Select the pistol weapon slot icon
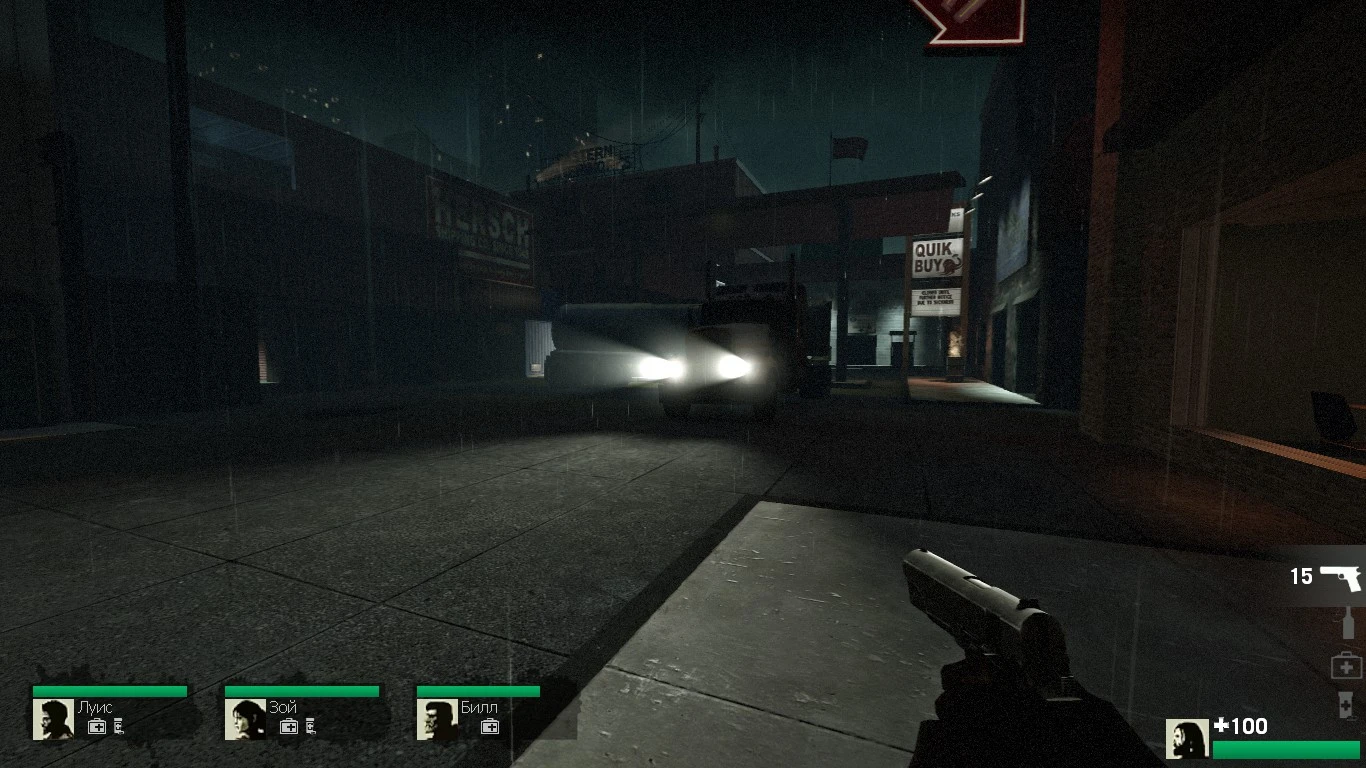The height and width of the screenshot is (768, 1366). point(1341,575)
